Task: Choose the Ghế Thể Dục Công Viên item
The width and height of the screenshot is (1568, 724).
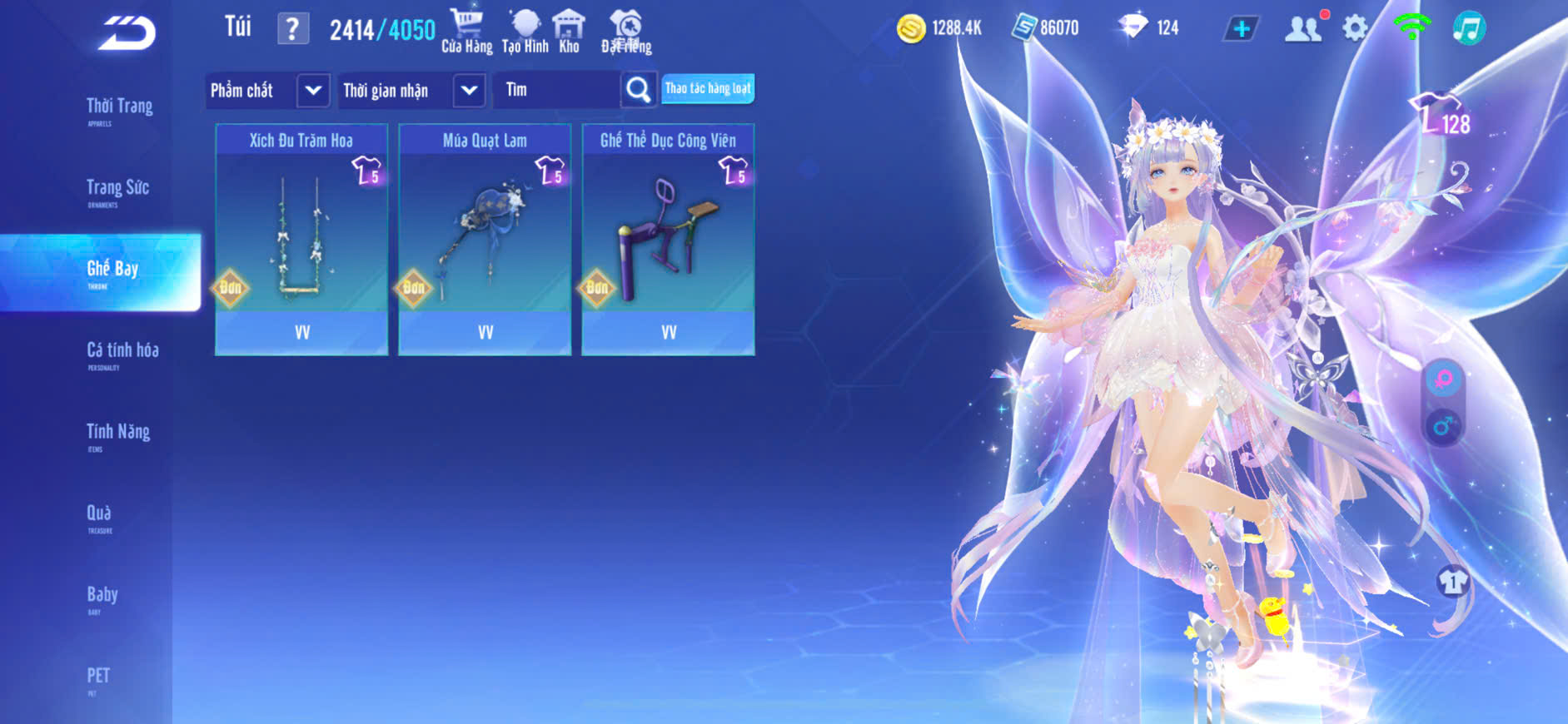Action: tap(668, 240)
